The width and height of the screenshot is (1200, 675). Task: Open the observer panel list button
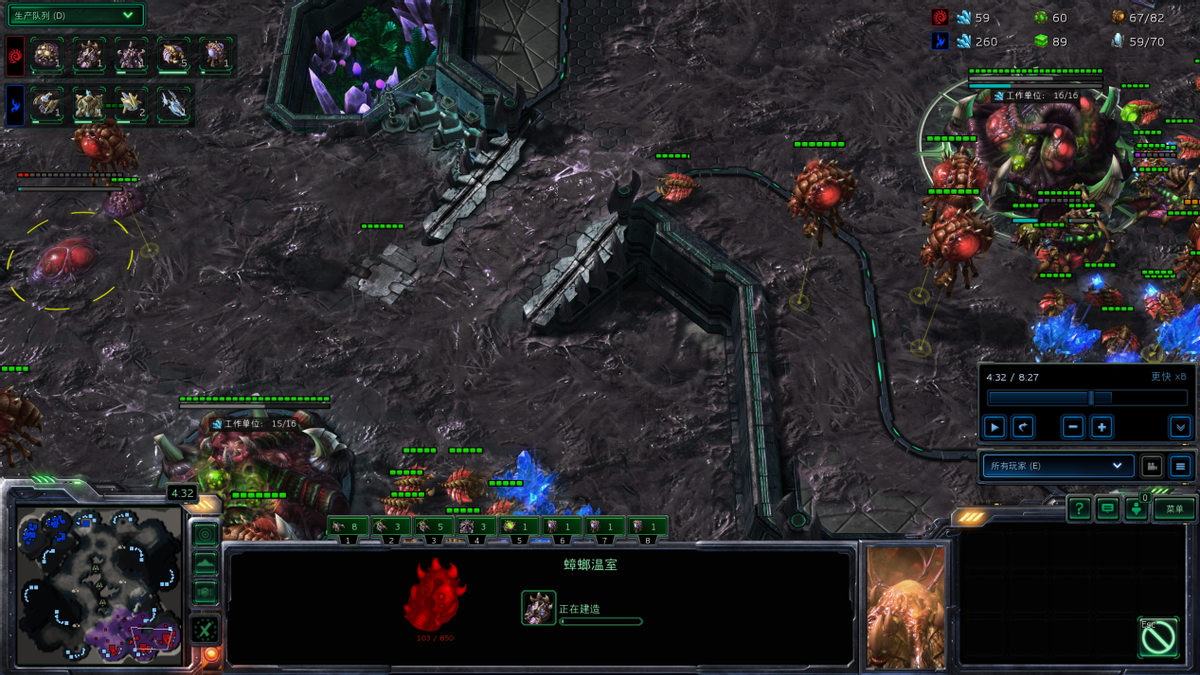[x=1180, y=466]
